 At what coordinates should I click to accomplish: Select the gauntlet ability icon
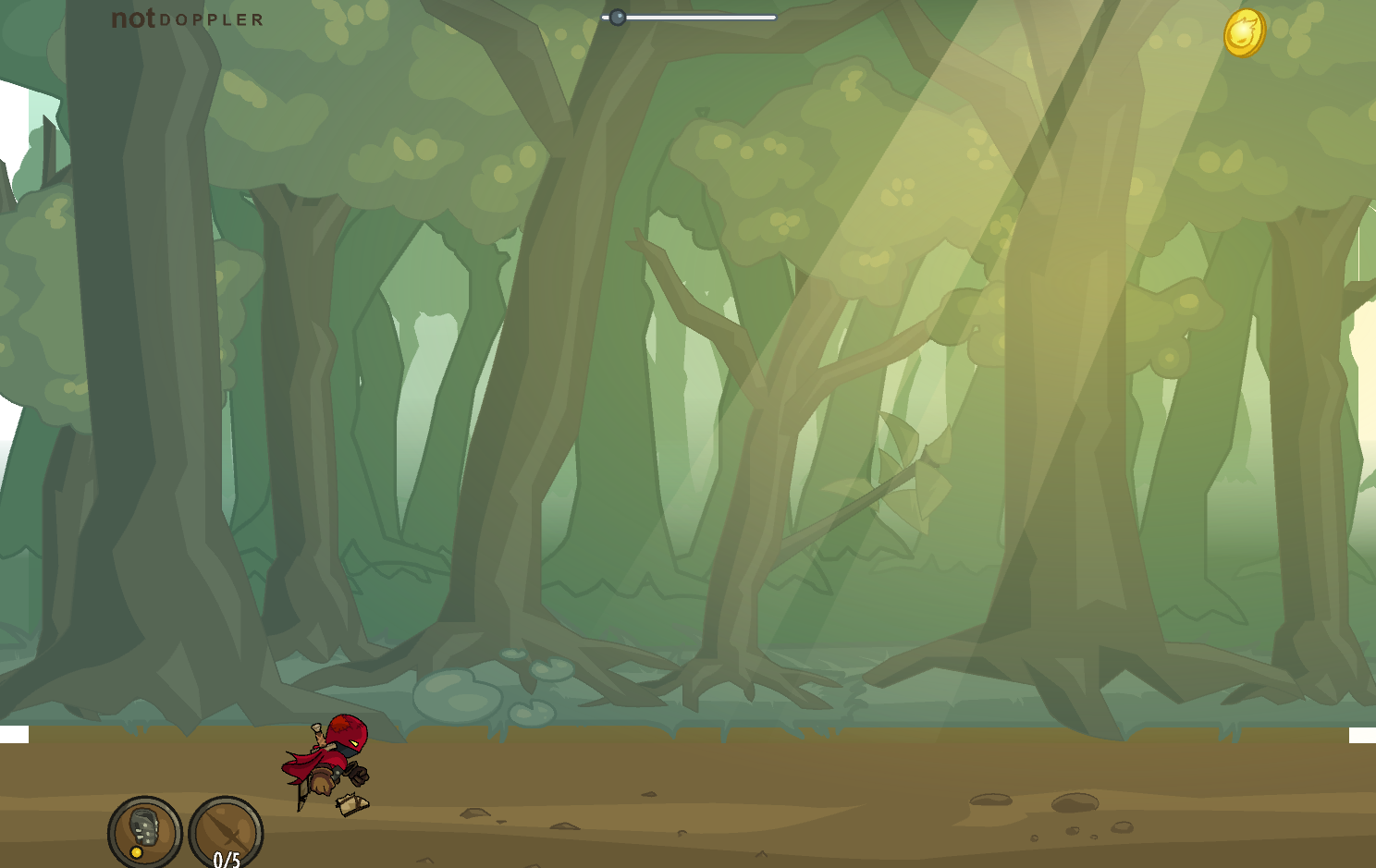coord(144,829)
